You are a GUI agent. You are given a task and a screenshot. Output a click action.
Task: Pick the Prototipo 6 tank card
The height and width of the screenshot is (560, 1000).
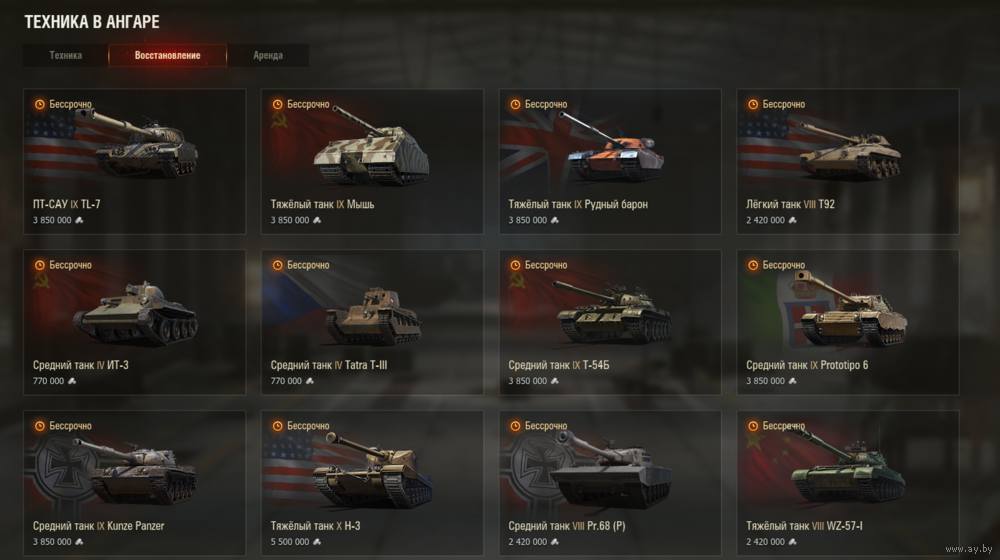[x=848, y=322]
